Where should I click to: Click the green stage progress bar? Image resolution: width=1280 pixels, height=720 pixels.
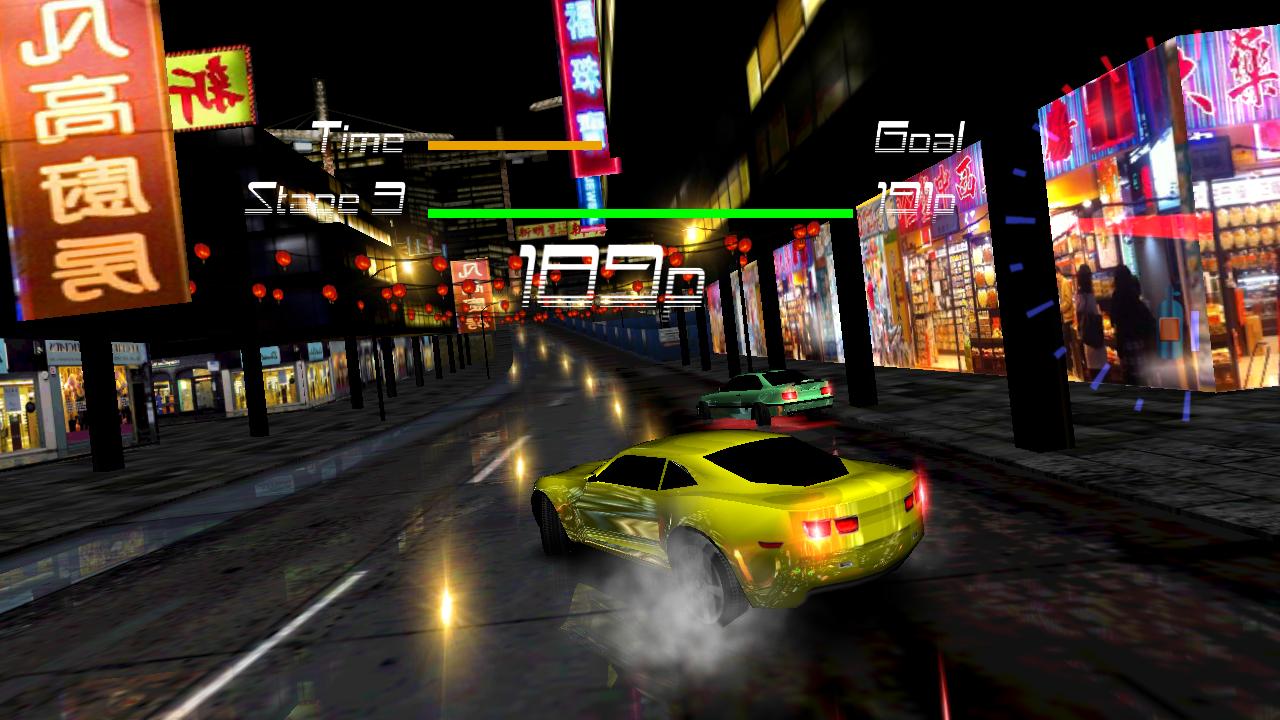pos(640,213)
